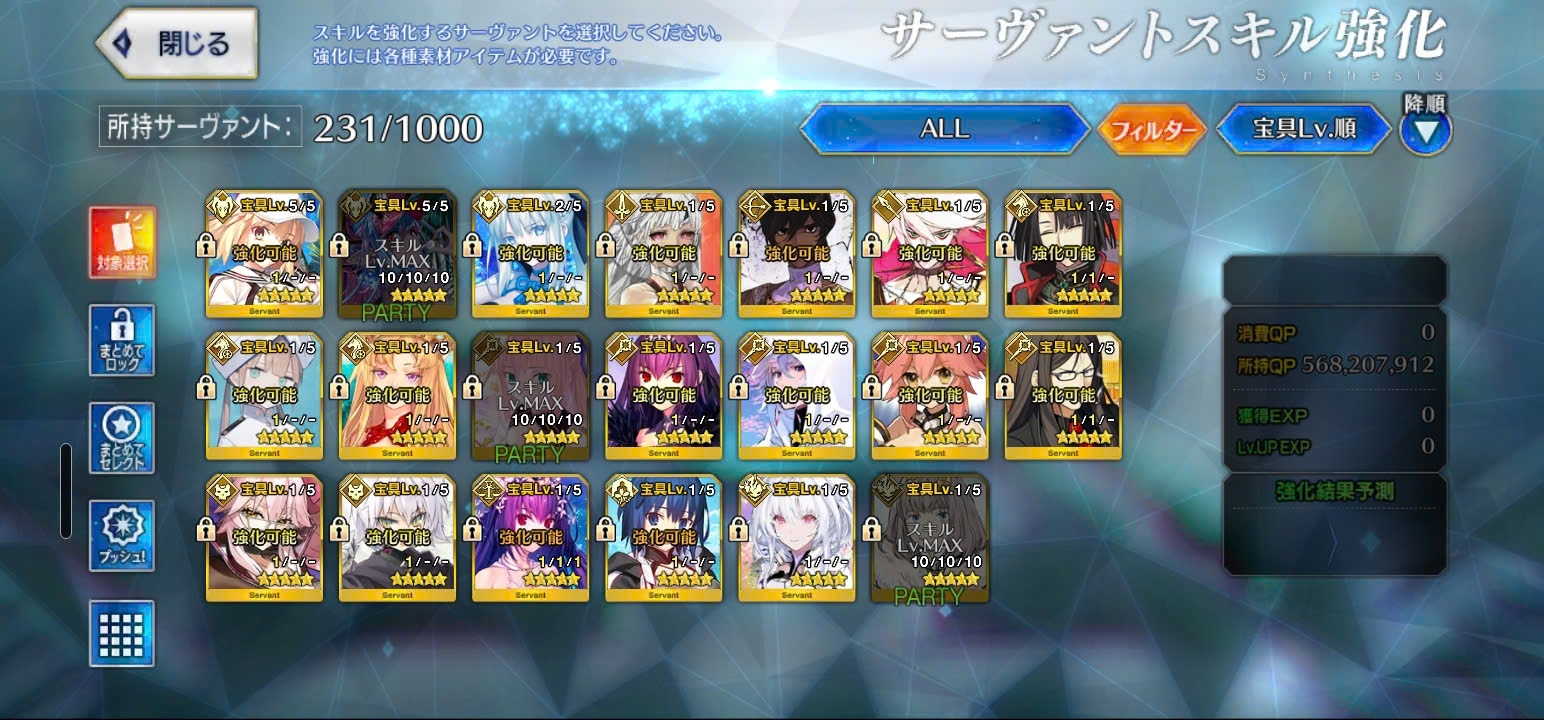Click the プッシュ! button
Image resolution: width=1544 pixels, height=720 pixels.
[x=122, y=536]
